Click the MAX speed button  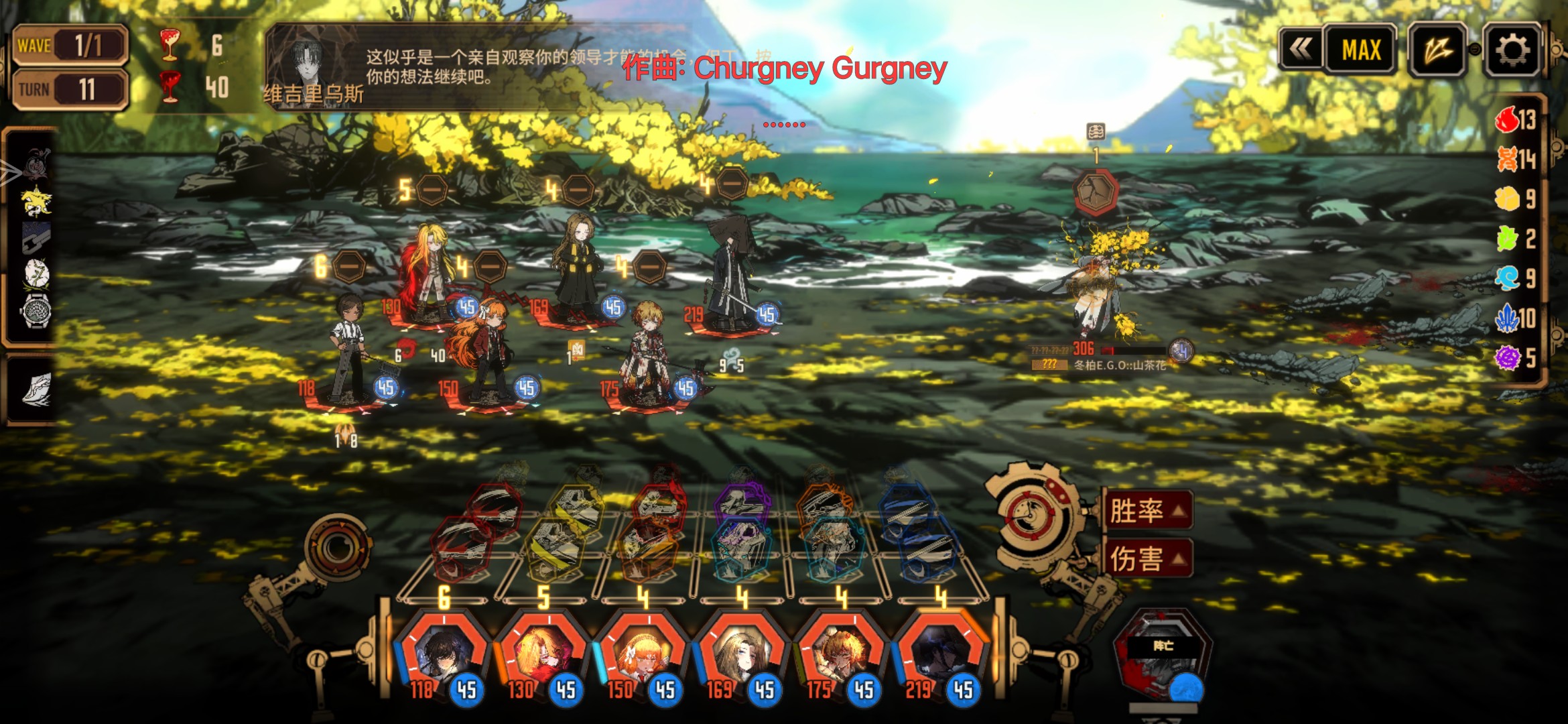point(1361,50)
